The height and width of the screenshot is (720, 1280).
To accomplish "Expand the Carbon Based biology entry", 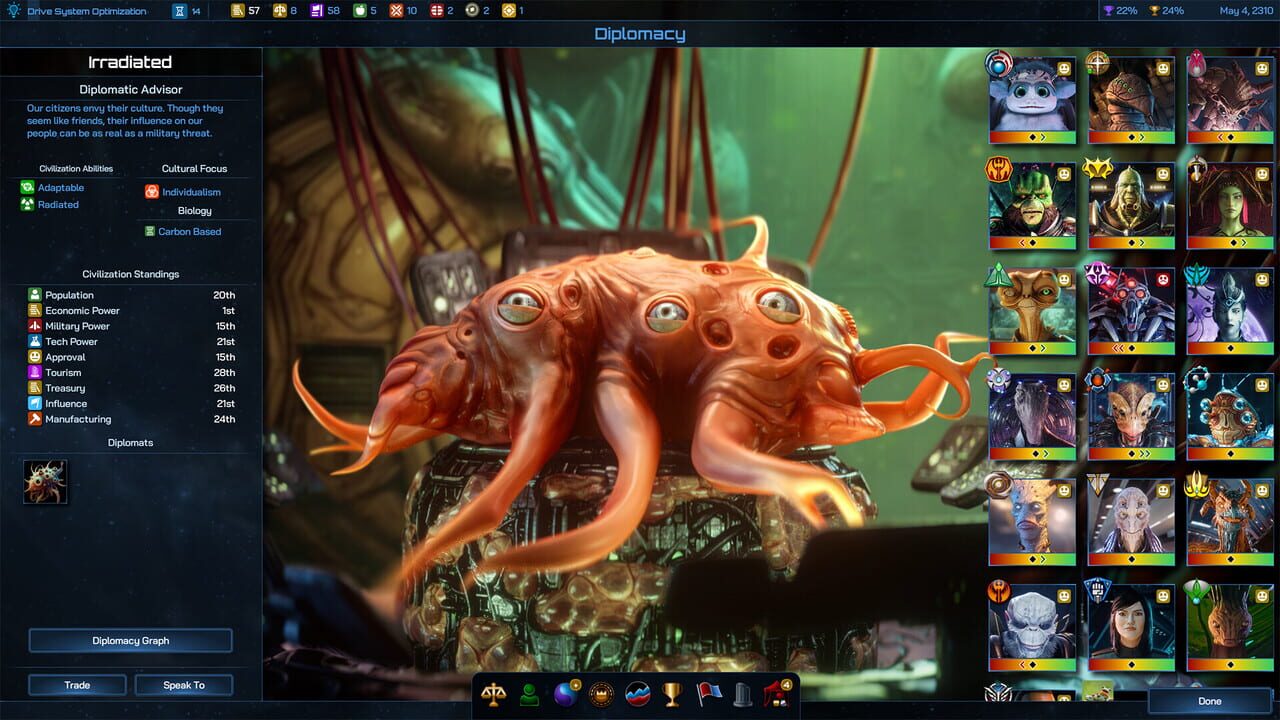I will 188,231.
